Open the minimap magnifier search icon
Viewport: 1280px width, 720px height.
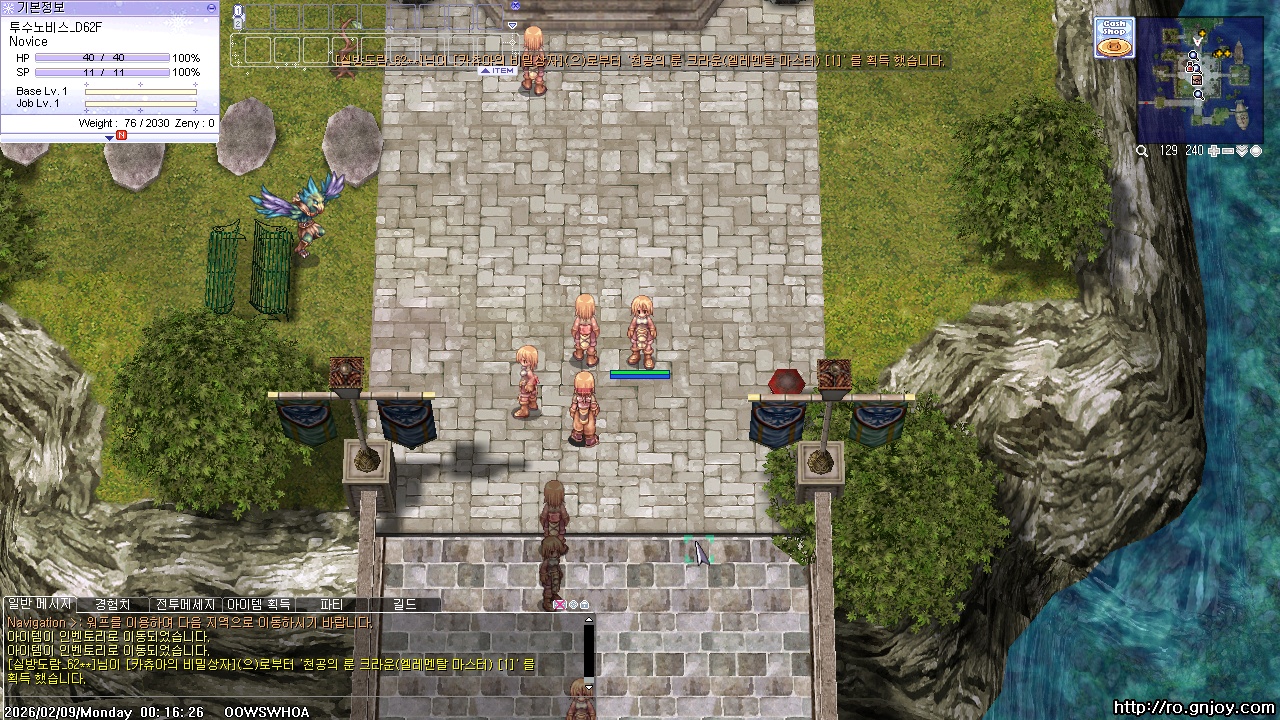pos(1142,151)
